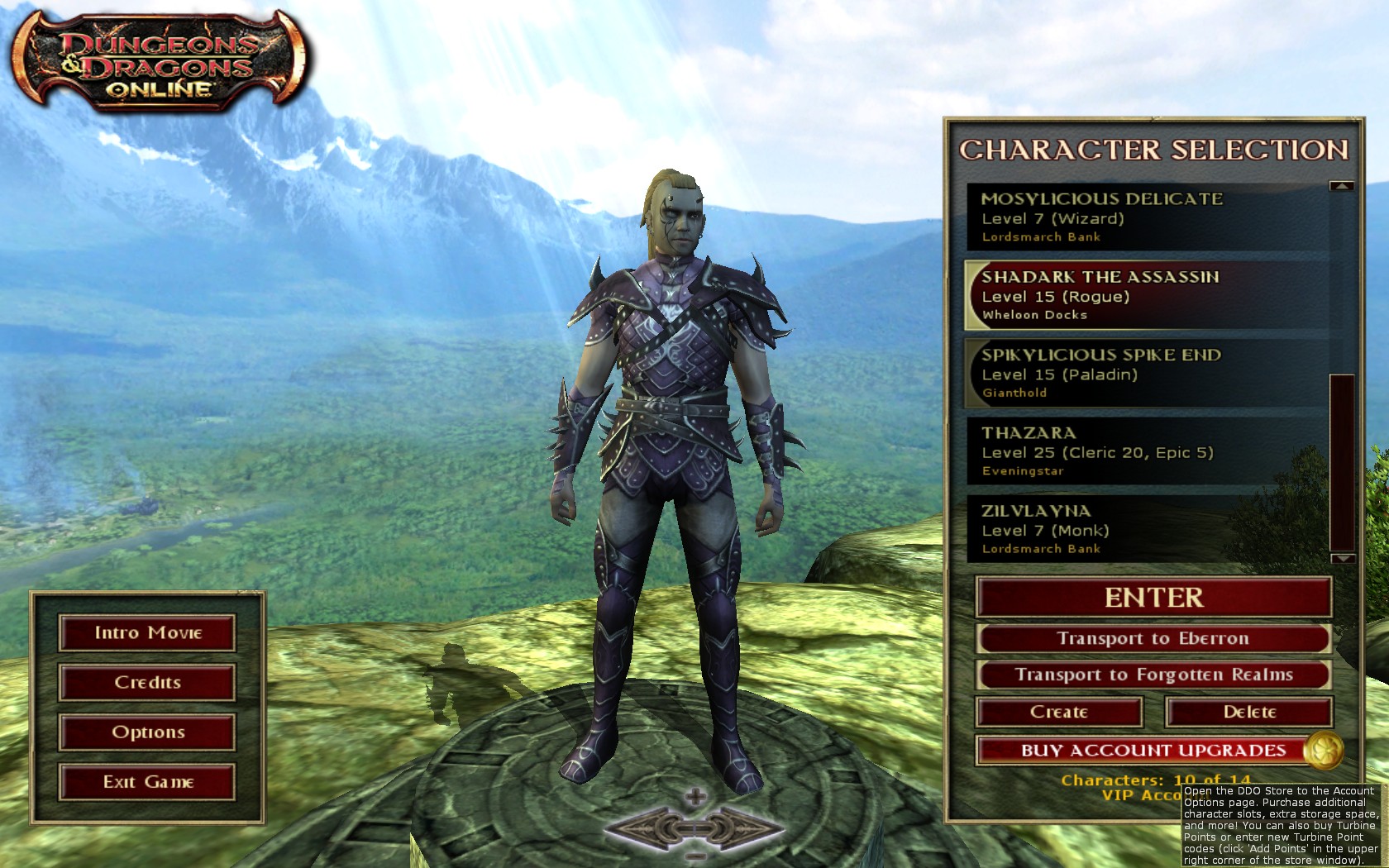View the Credits

(147, 683)
